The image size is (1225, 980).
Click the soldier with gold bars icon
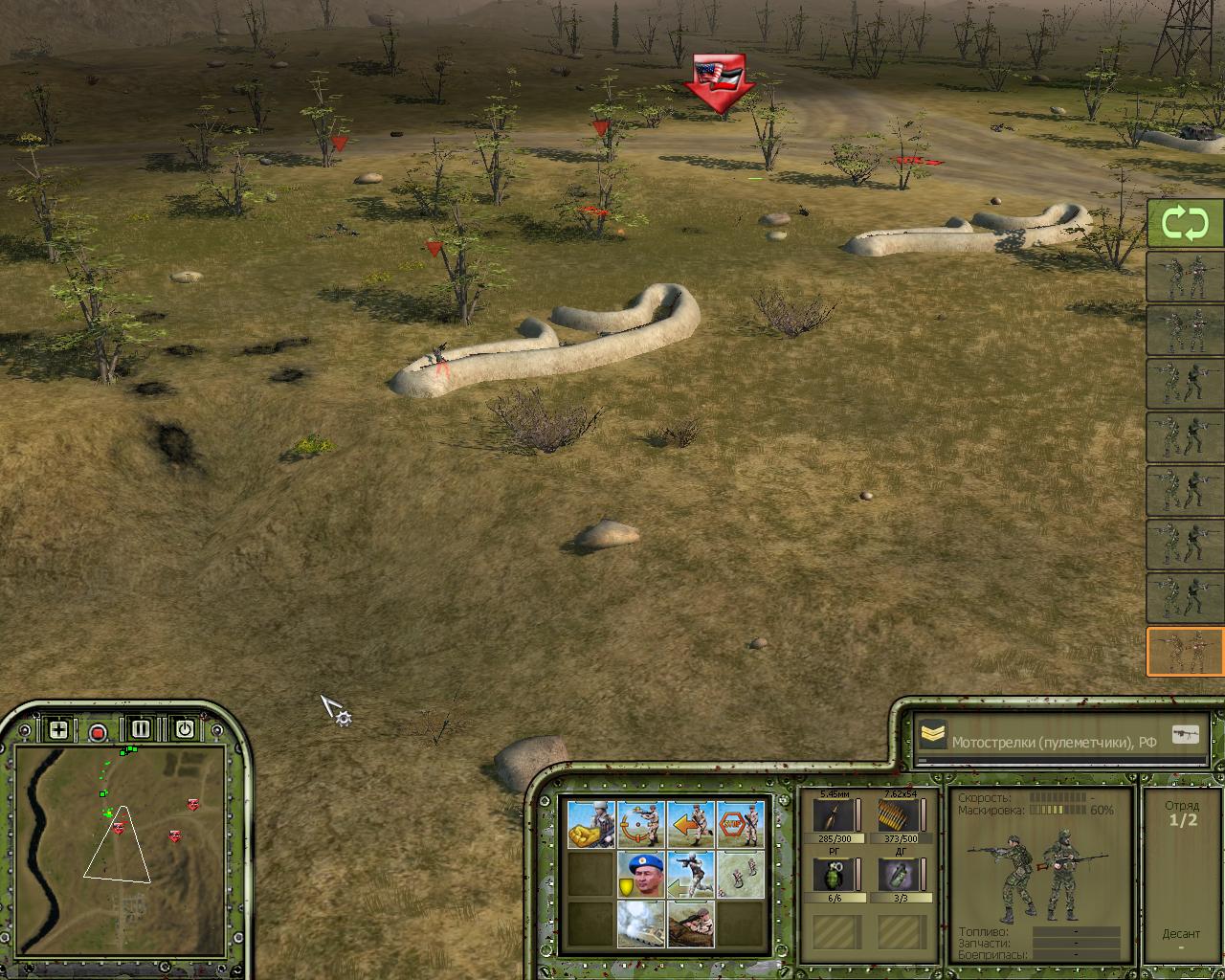click(x=591, y=823)
